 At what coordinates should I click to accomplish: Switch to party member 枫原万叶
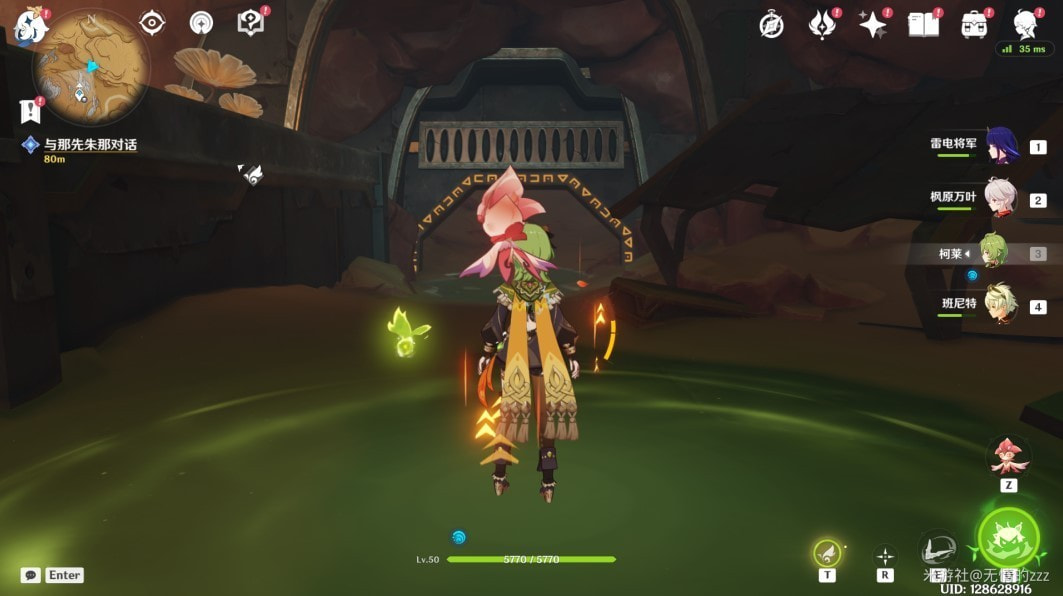click(1000, 198)
